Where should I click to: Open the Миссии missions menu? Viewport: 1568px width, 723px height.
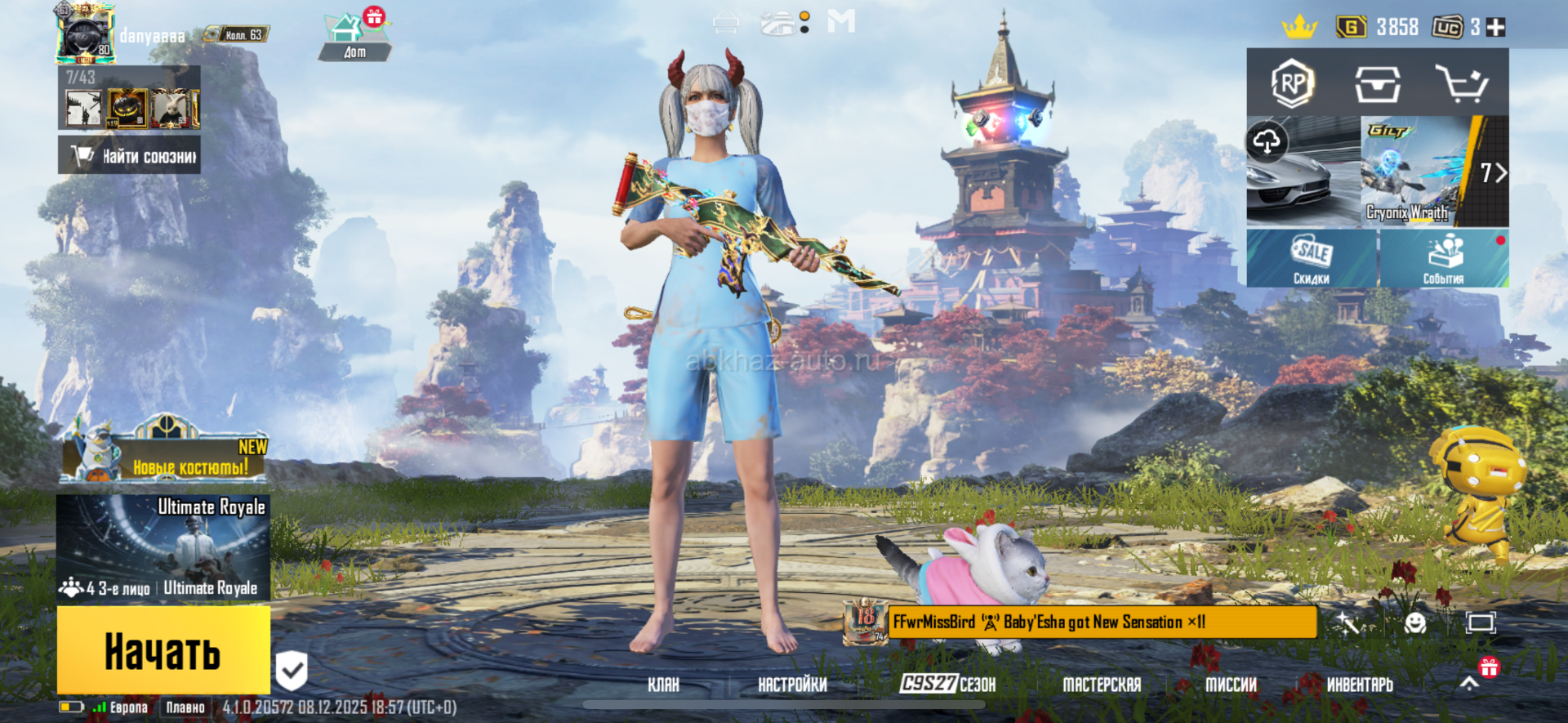pyautogui.click(x=1231, y=685)
